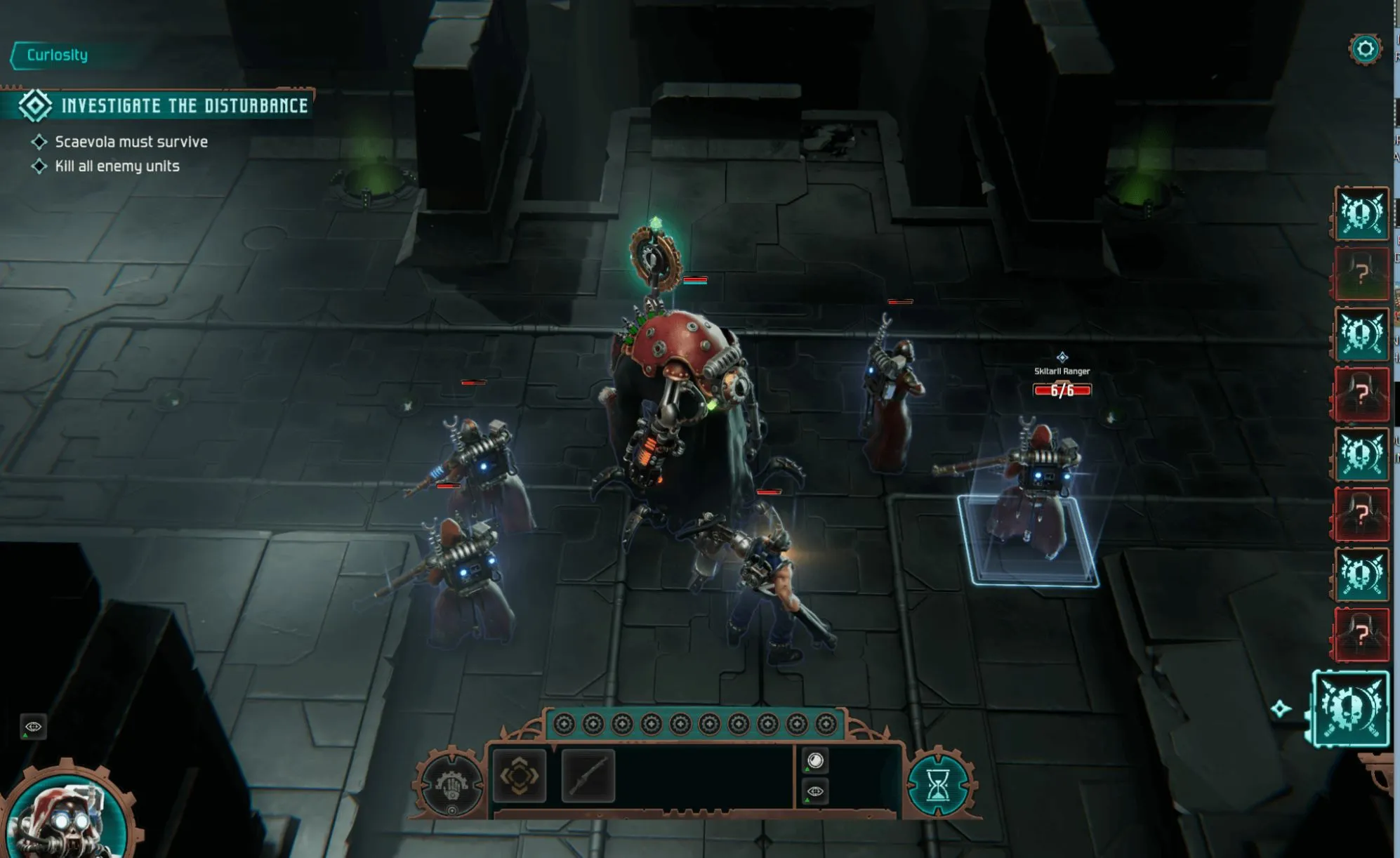Select the highlighted current-turn skull tile
This screenshot has width=1400, height=858.
[1350, 708]
